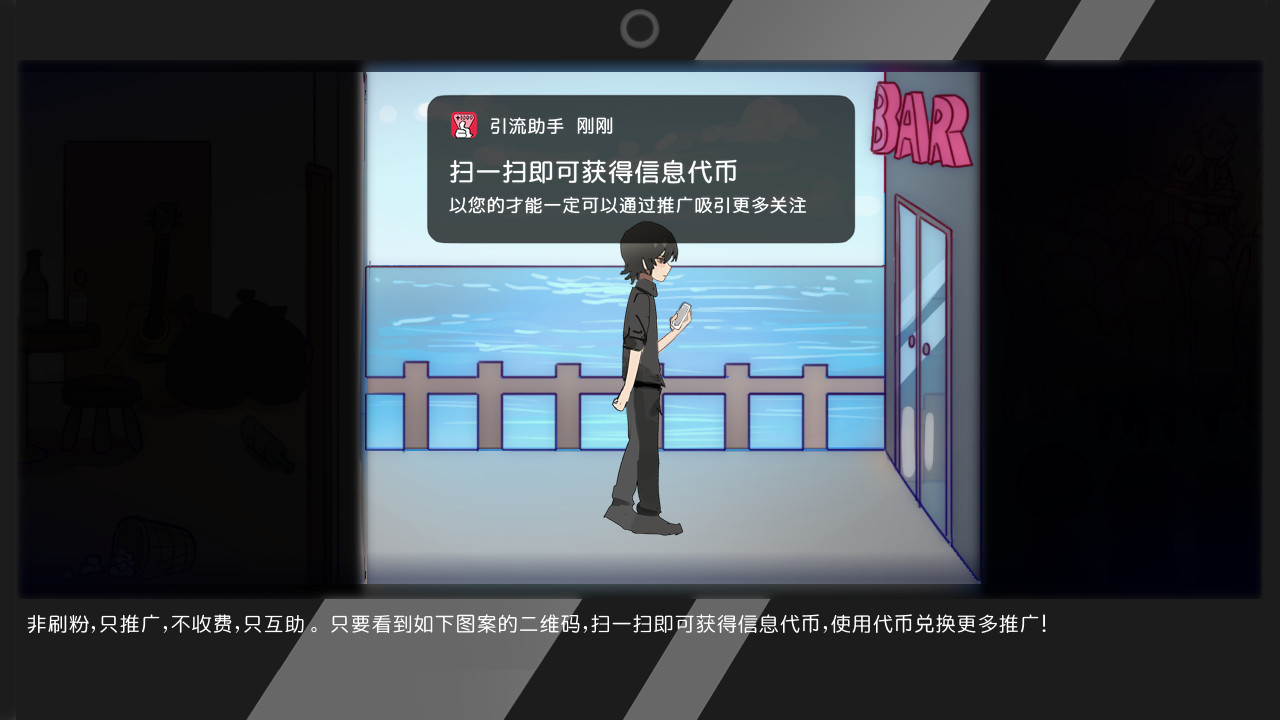Viewport: 1280px width, 720px height.
Task: Select the pink BAR neon sign
Action: click(x=919, y=126)
